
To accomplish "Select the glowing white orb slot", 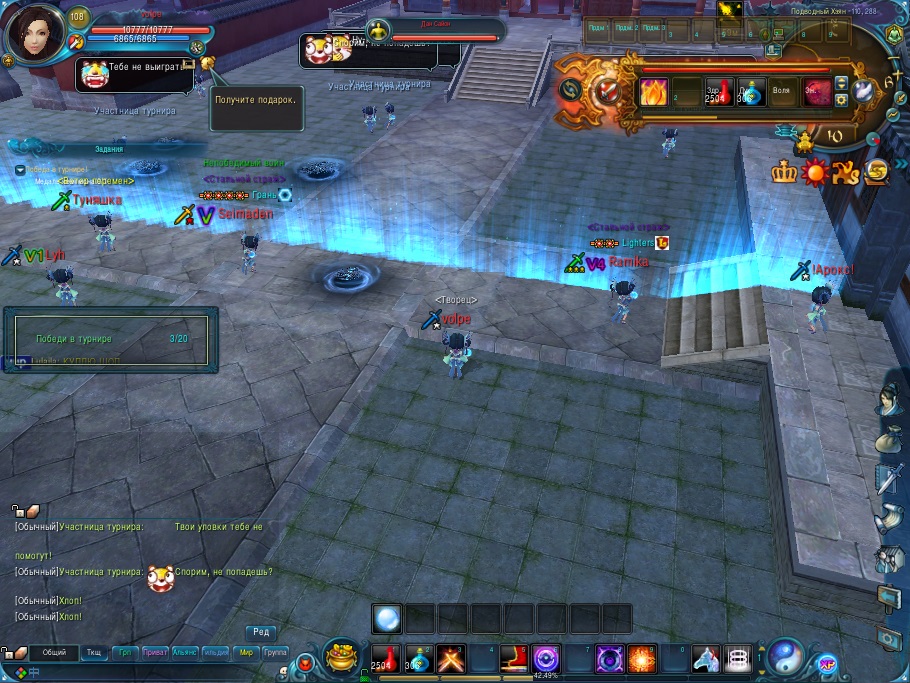I will [x=387, y=618].
